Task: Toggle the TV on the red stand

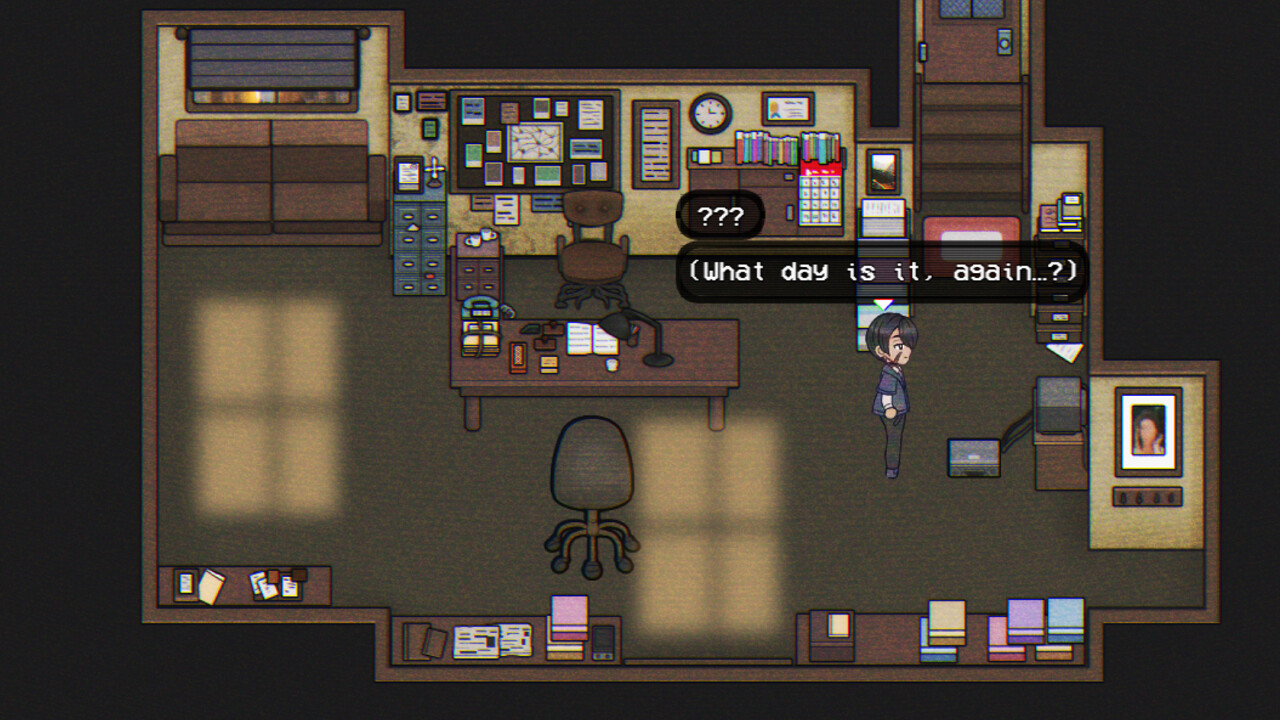Action: pos(969,240)
